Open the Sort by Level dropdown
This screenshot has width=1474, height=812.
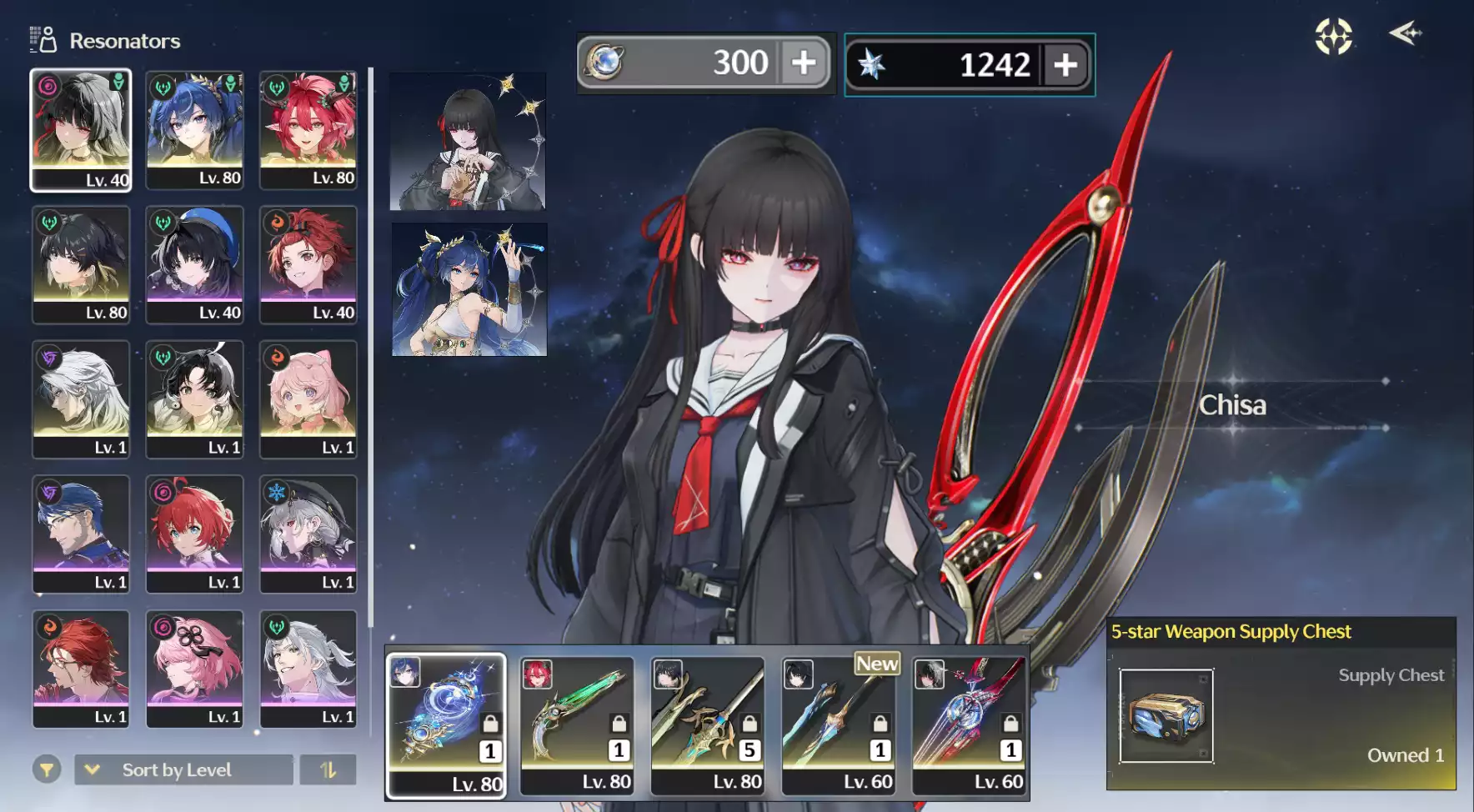pyautogui.click(x=183, y=769)
